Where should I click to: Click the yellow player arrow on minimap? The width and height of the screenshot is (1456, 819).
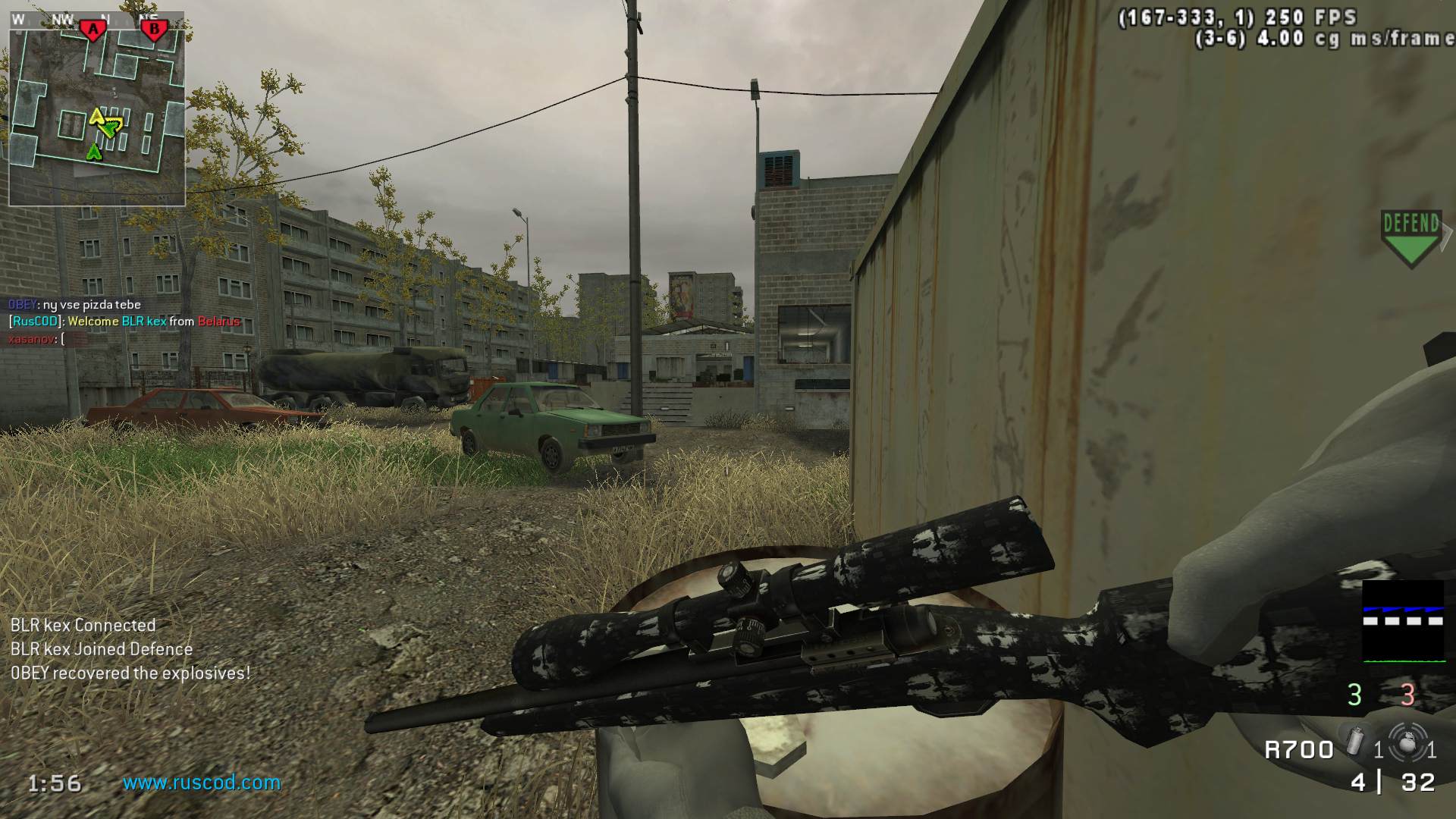[97, 117]
